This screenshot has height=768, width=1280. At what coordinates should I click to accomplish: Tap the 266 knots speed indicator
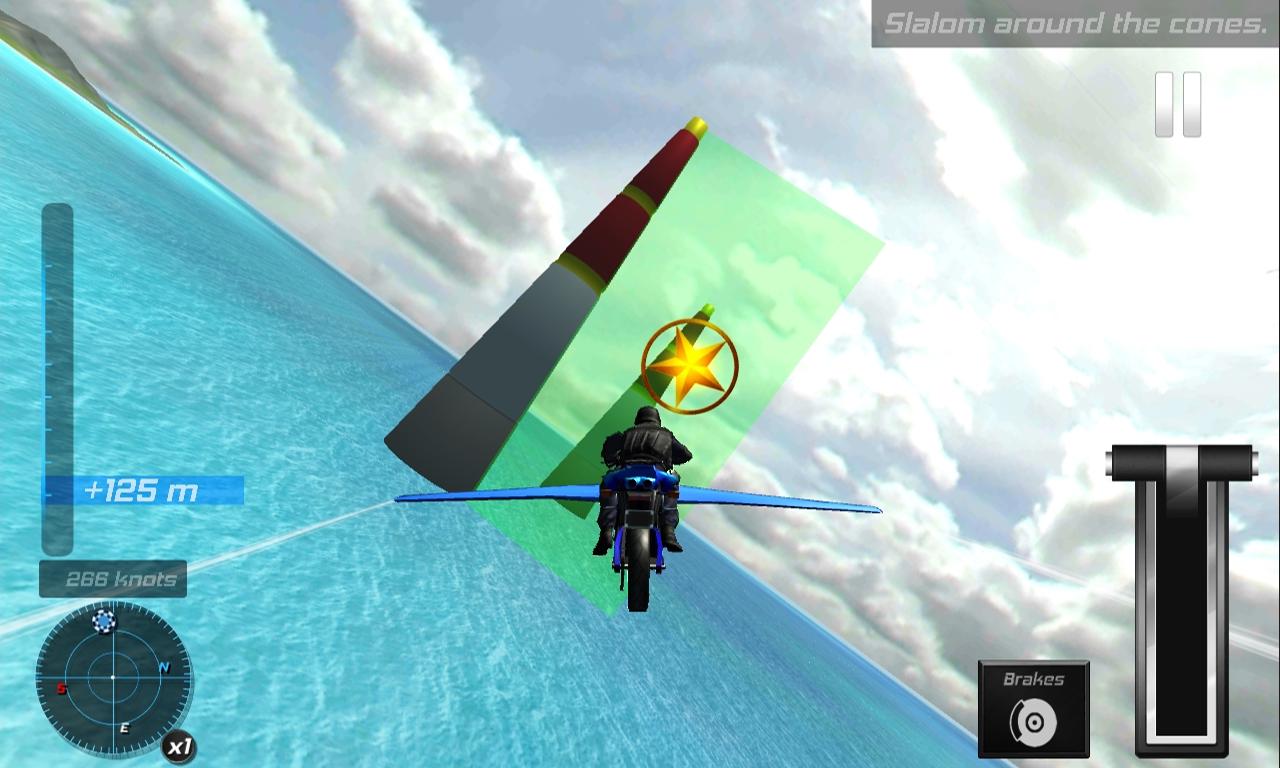(x=112, y=578)
